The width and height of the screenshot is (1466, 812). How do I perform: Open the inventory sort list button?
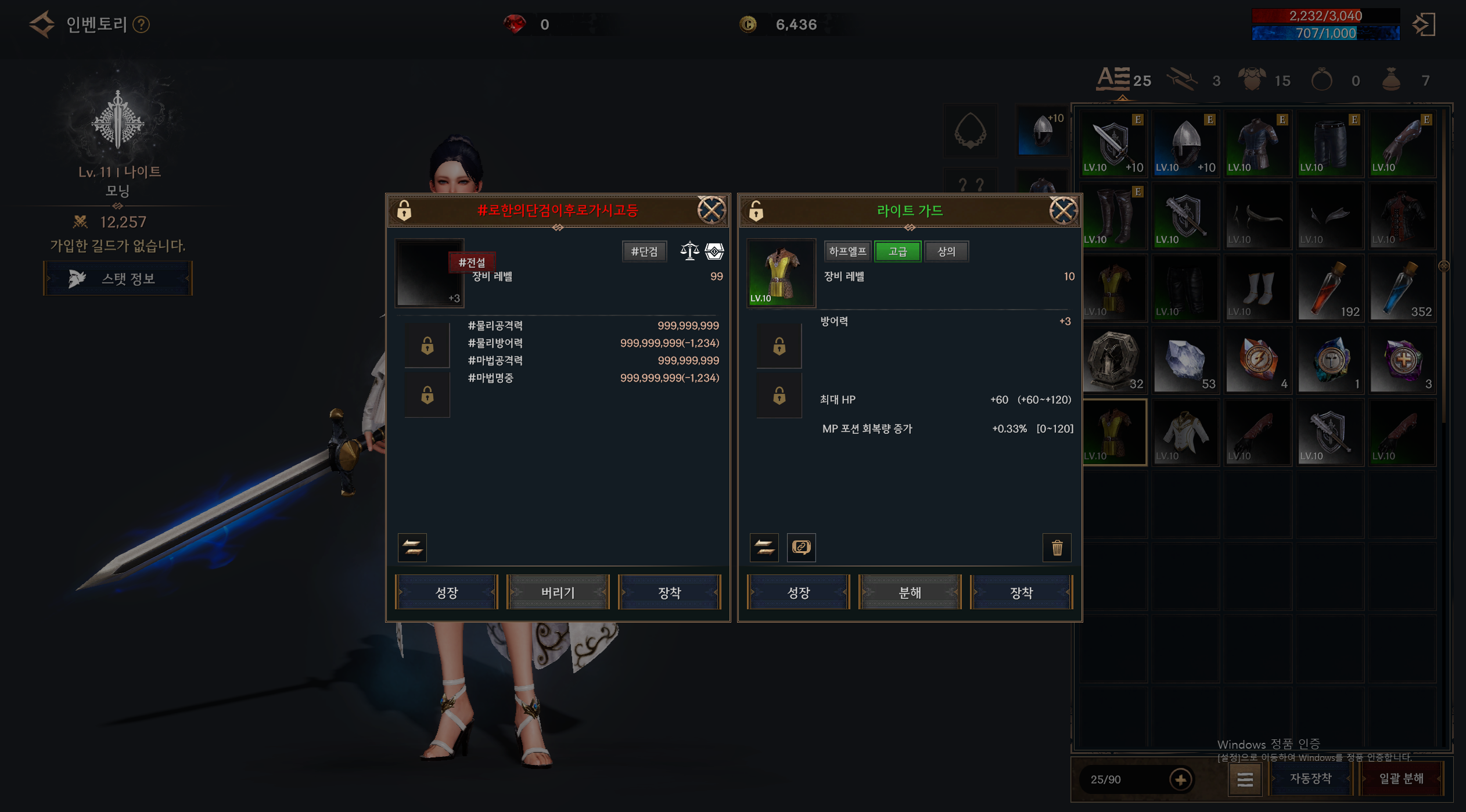click(1245, 779)
